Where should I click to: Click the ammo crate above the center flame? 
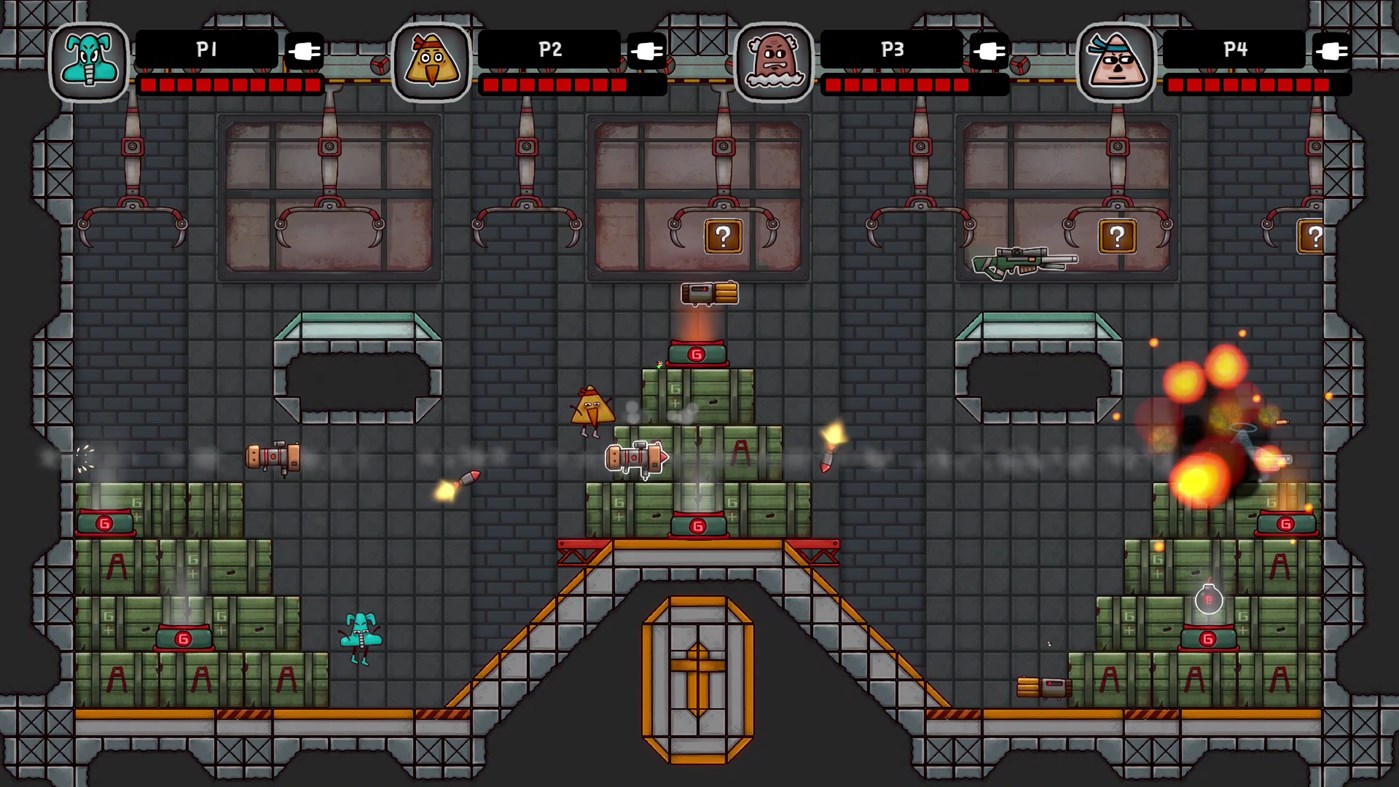click(708, 293)
